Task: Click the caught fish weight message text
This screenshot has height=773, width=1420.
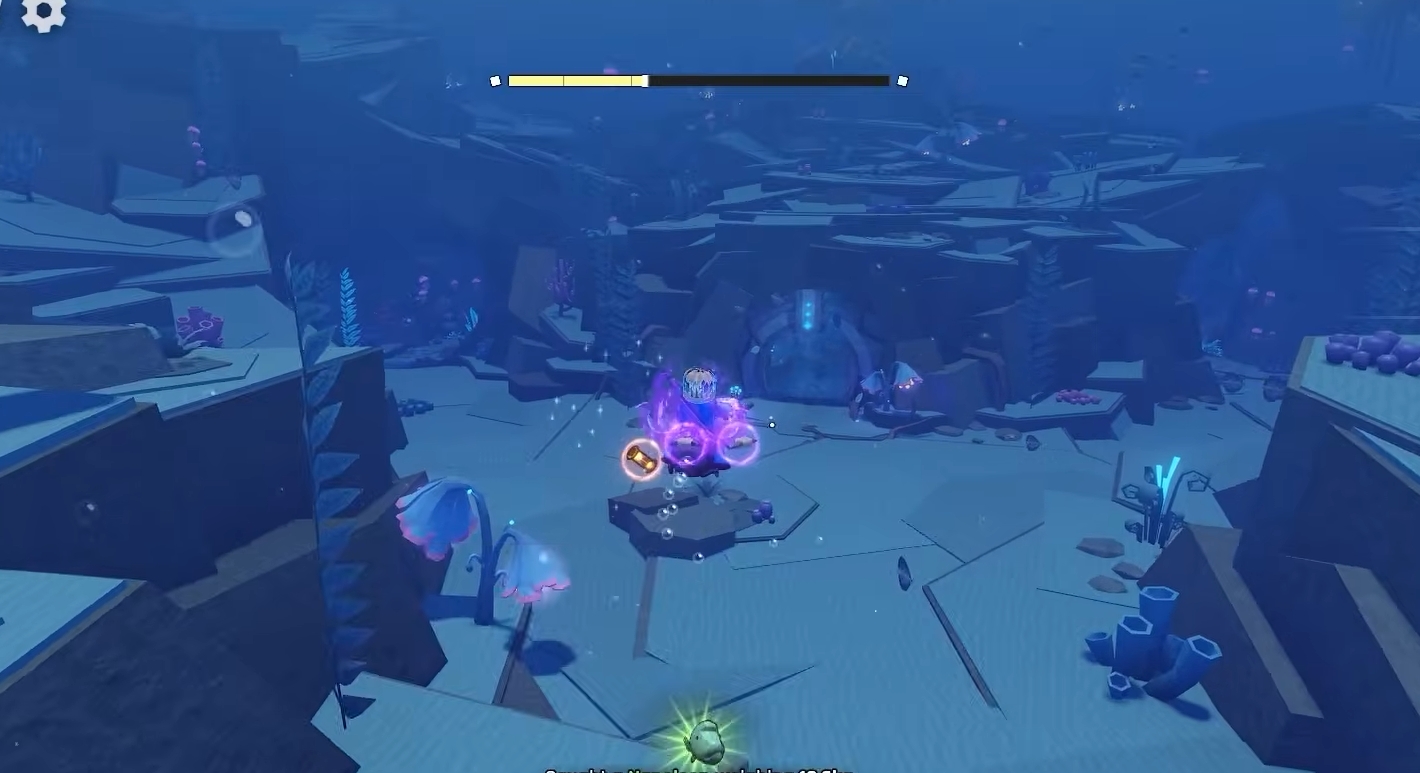Action: point(700,770)
